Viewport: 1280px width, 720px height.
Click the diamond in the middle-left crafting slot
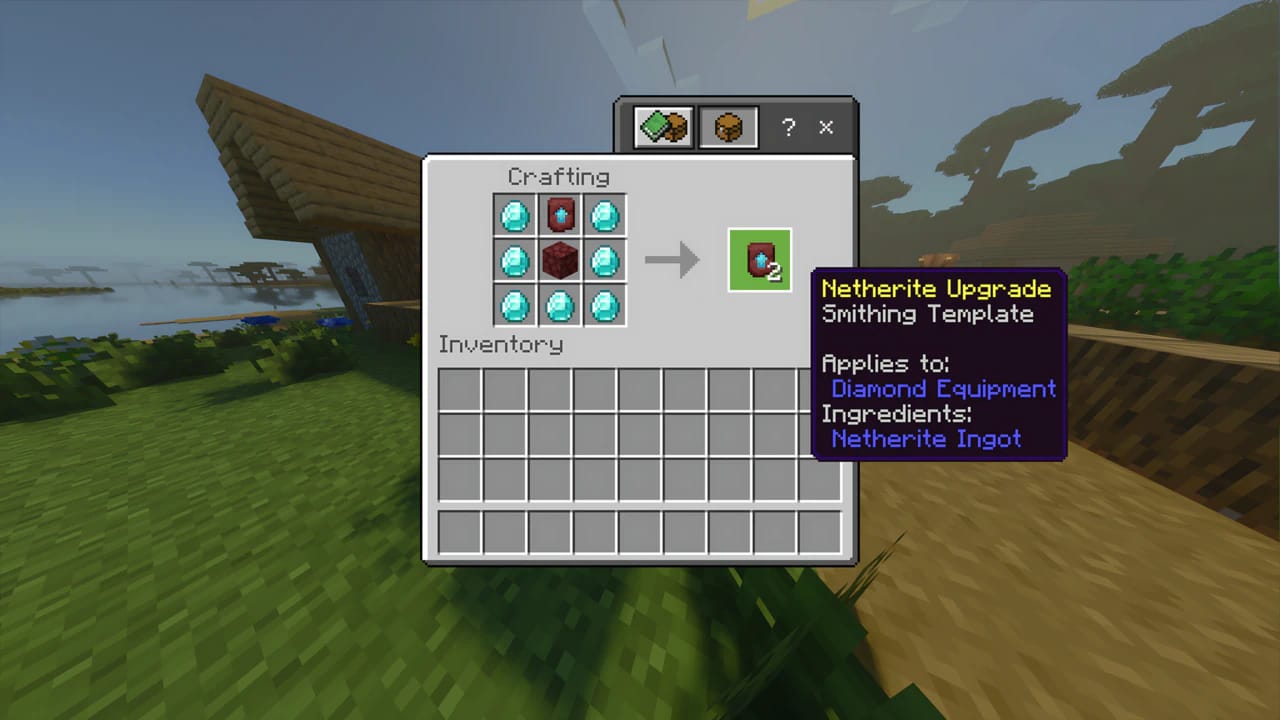[x=513, y=261]
